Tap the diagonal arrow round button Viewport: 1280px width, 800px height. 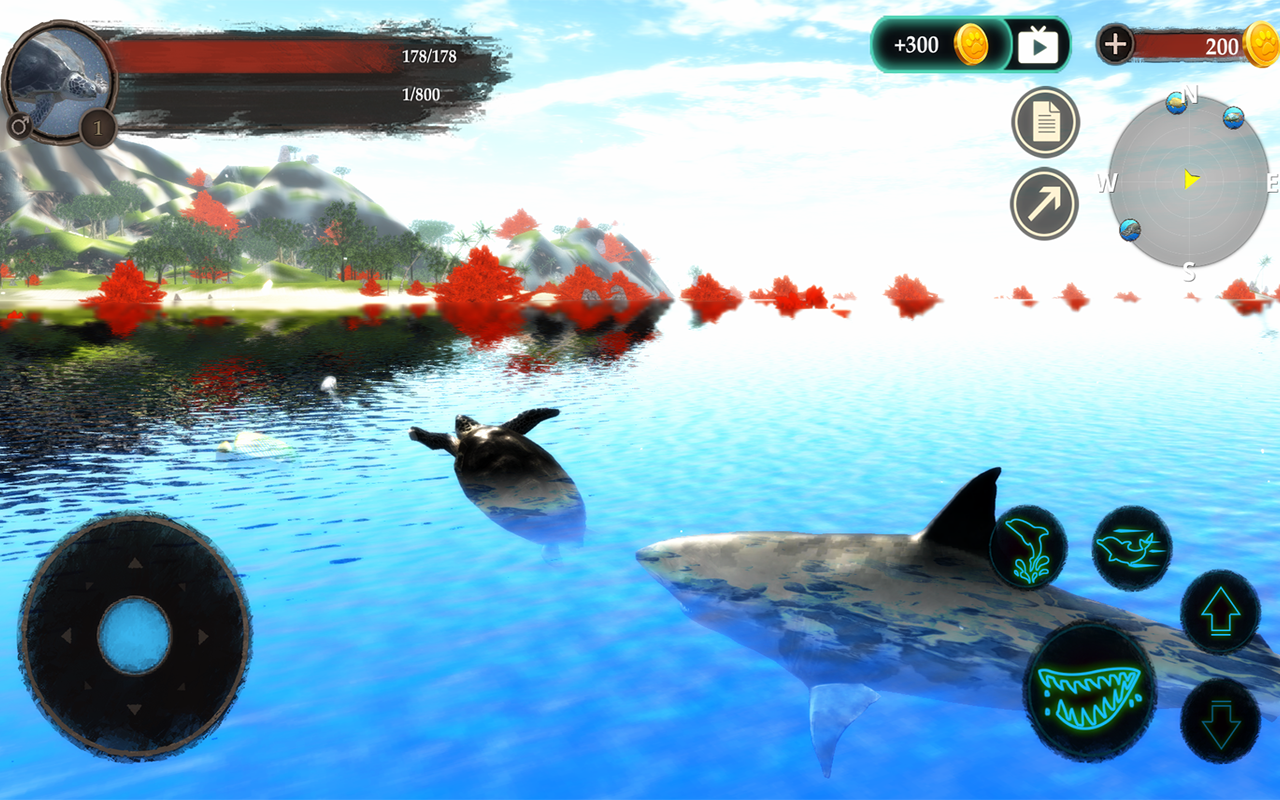coord(1045,204)
